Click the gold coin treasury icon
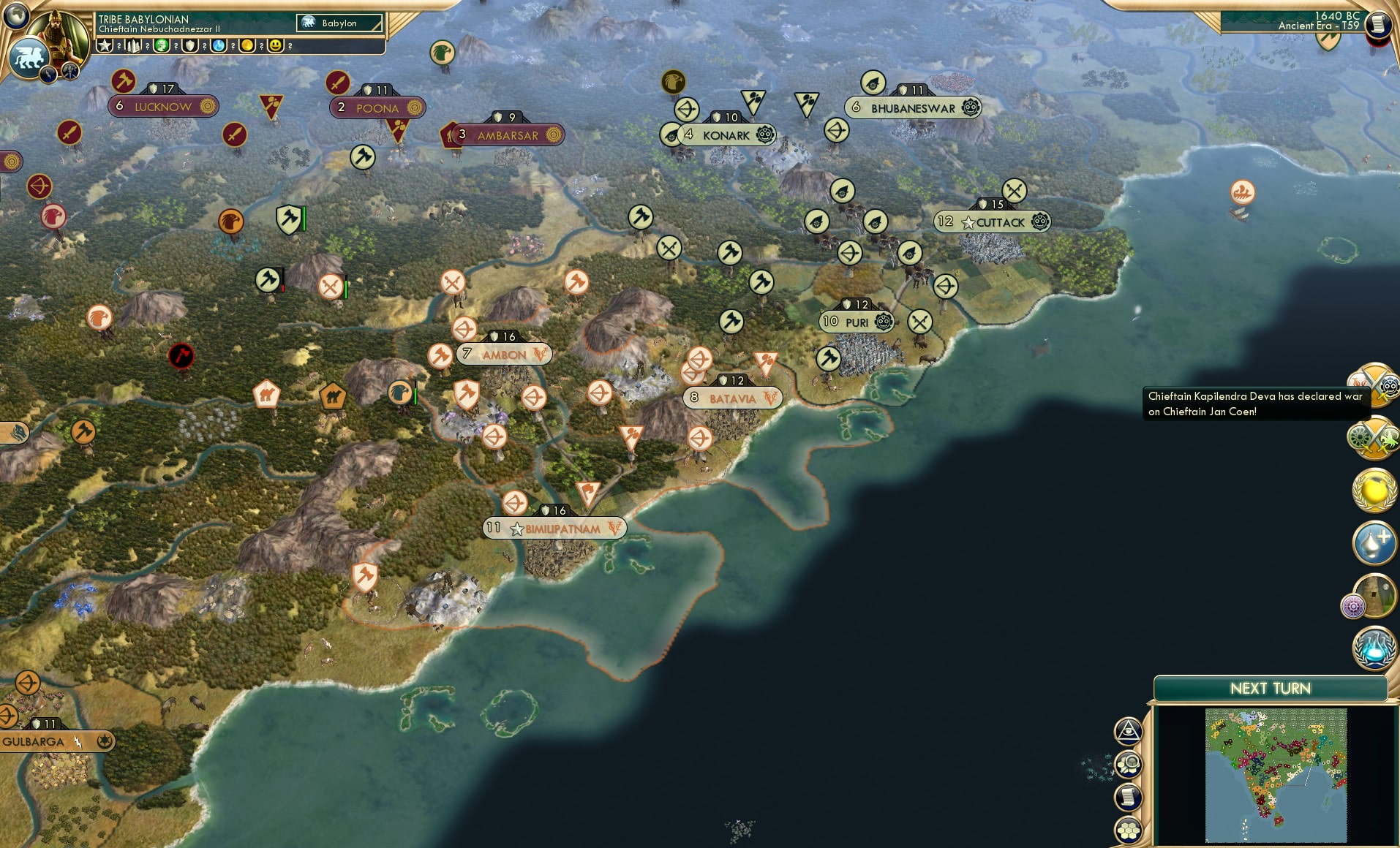 (x=248, y=46)
